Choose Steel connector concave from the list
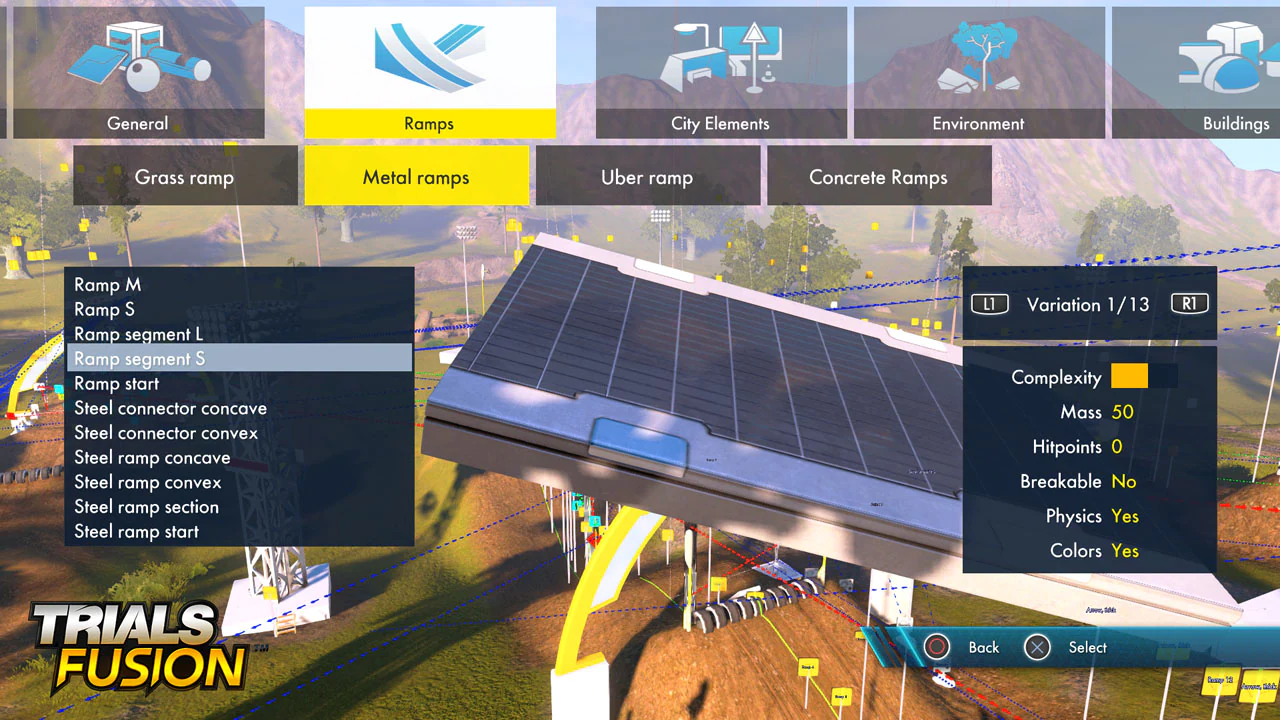The image size is (1280, 720). click(x=170, y=408)
